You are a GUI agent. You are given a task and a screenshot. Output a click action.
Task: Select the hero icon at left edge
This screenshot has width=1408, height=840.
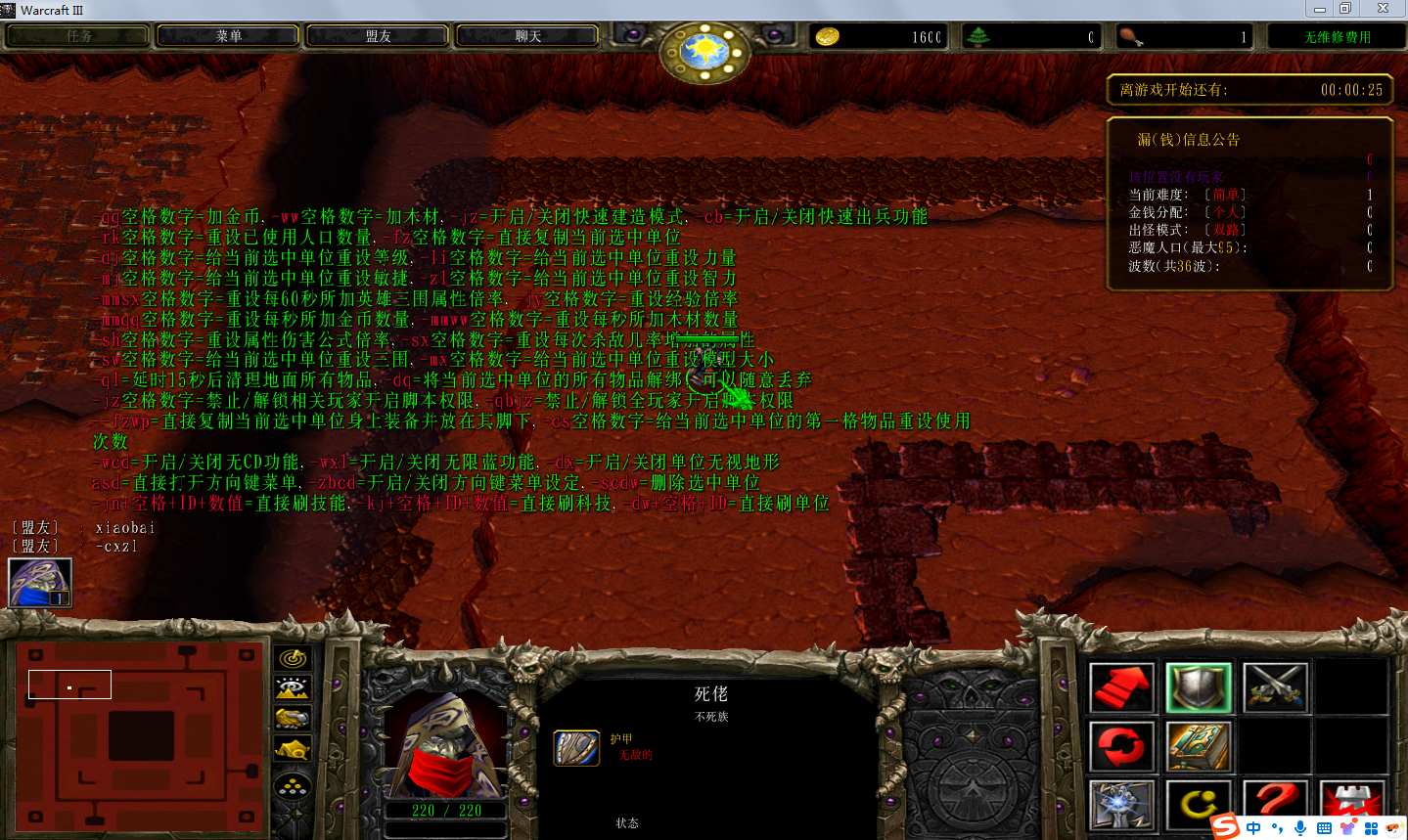click(40, 583)
